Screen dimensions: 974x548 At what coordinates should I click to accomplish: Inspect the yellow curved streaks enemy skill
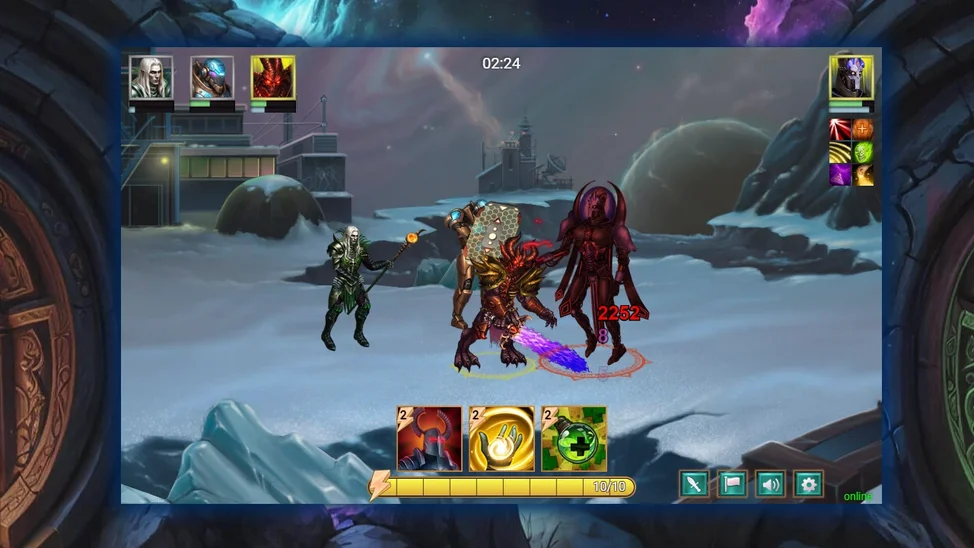(x=840, y=152)
